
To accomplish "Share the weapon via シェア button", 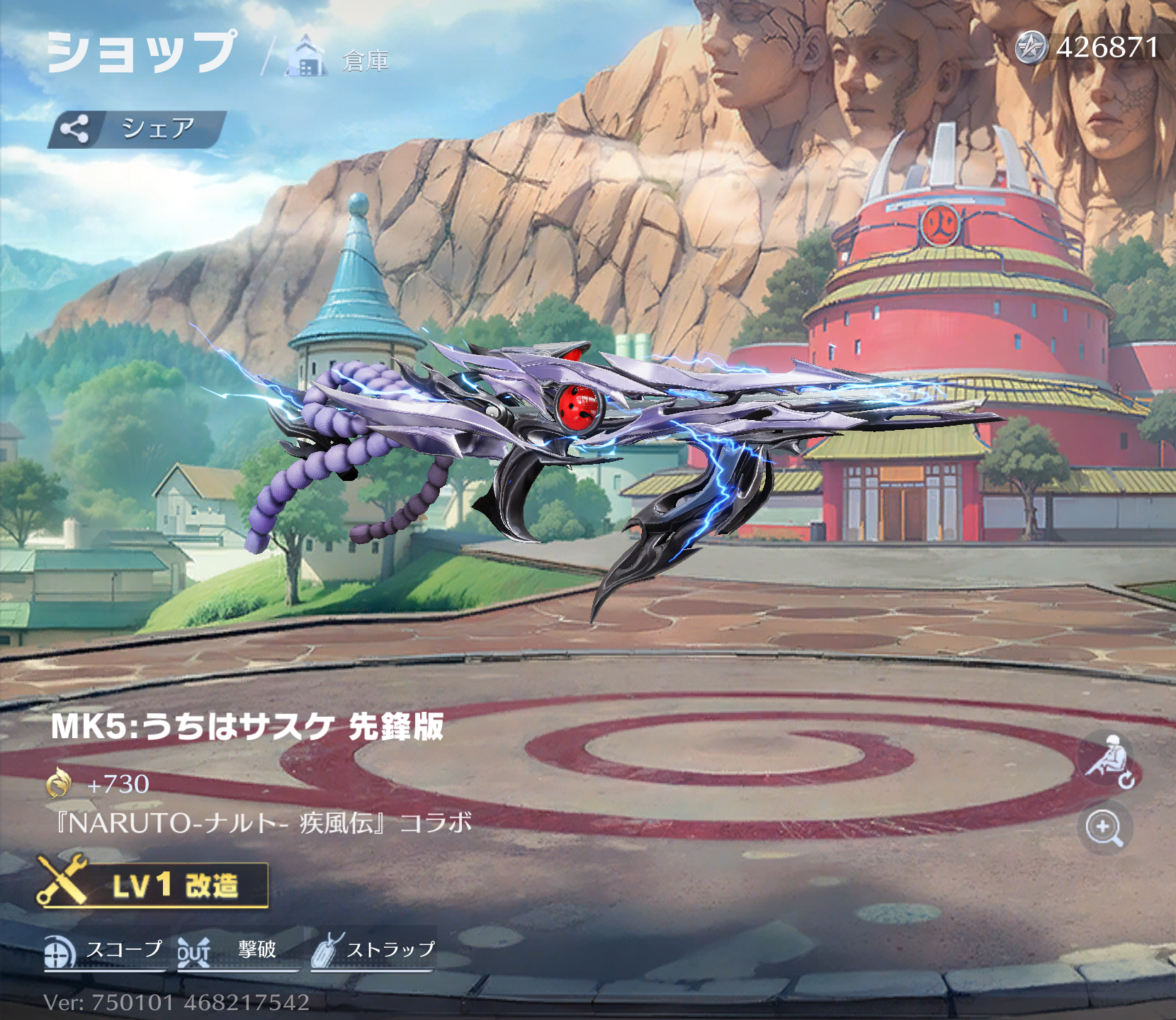I will click(137, 129).
